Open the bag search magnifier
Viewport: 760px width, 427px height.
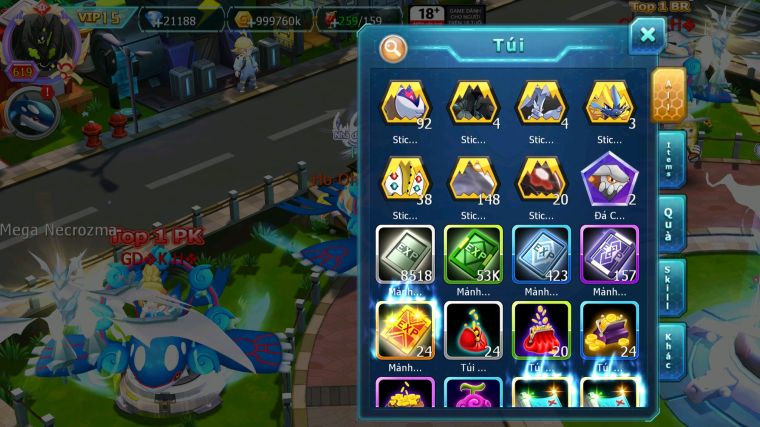393,47
